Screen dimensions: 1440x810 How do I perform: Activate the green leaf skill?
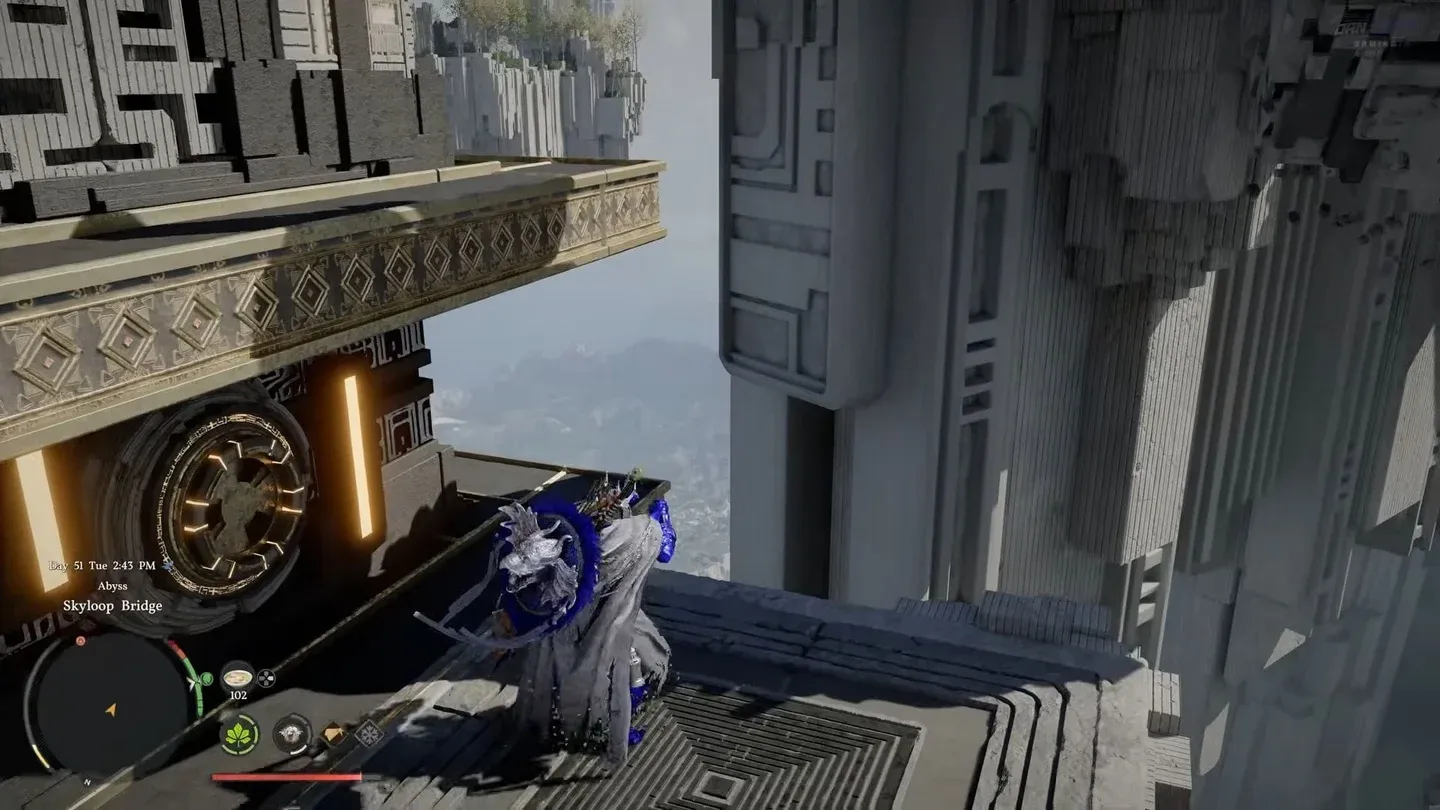(240, 735)
